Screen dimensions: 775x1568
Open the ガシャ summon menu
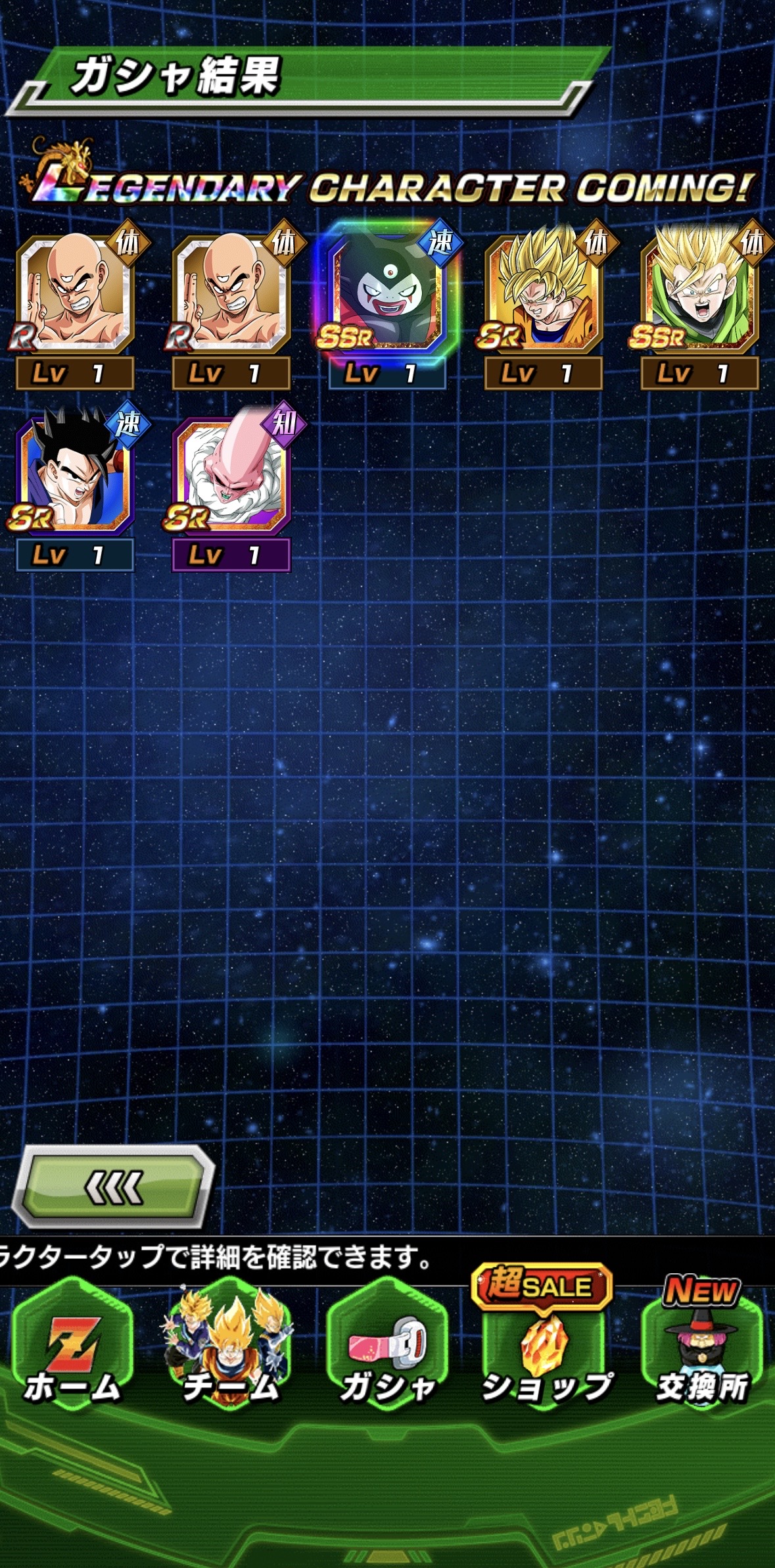pos(387,1349)
